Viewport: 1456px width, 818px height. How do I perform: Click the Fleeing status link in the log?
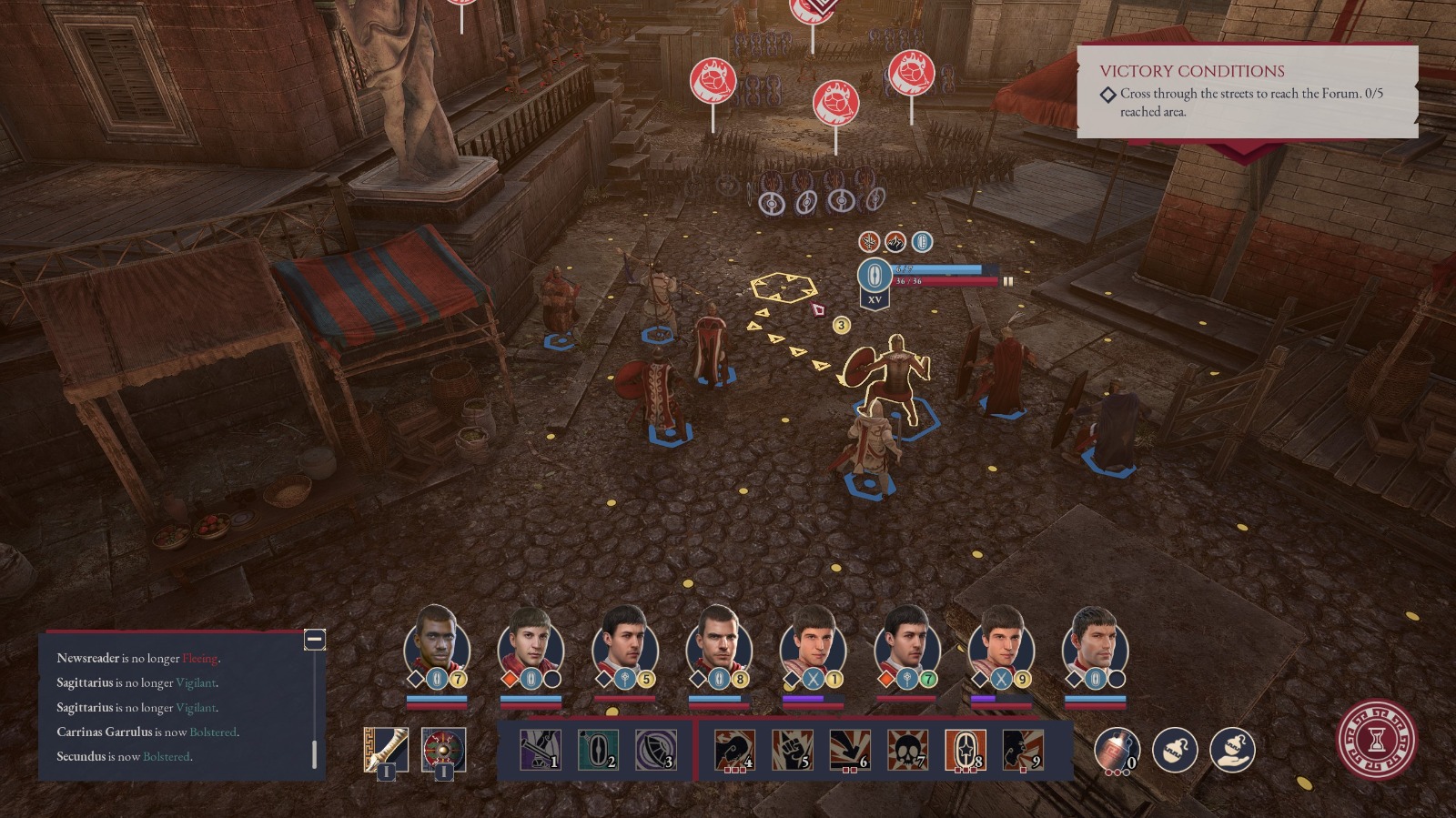198,656
